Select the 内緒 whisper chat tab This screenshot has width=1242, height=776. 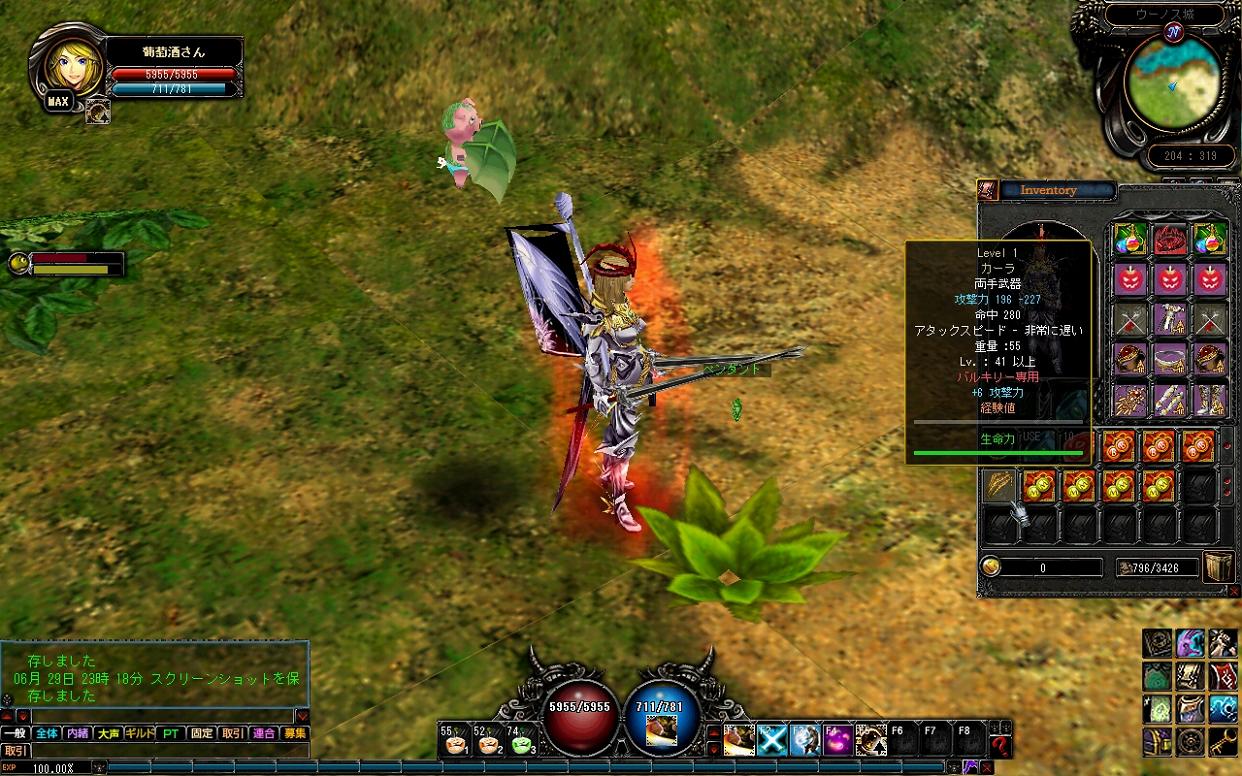77,733
